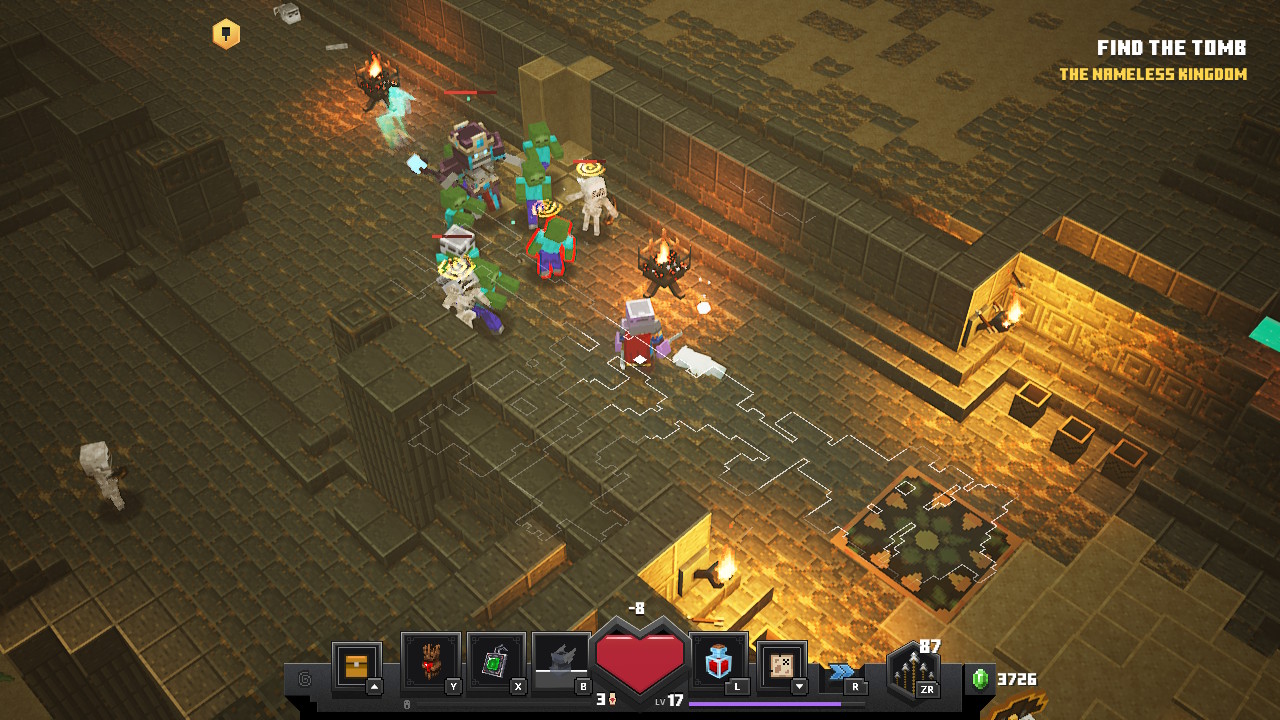Trigger the blue double-arrow dodge roll
Viewport: 1280px width, 720px height.
point(841,671)
